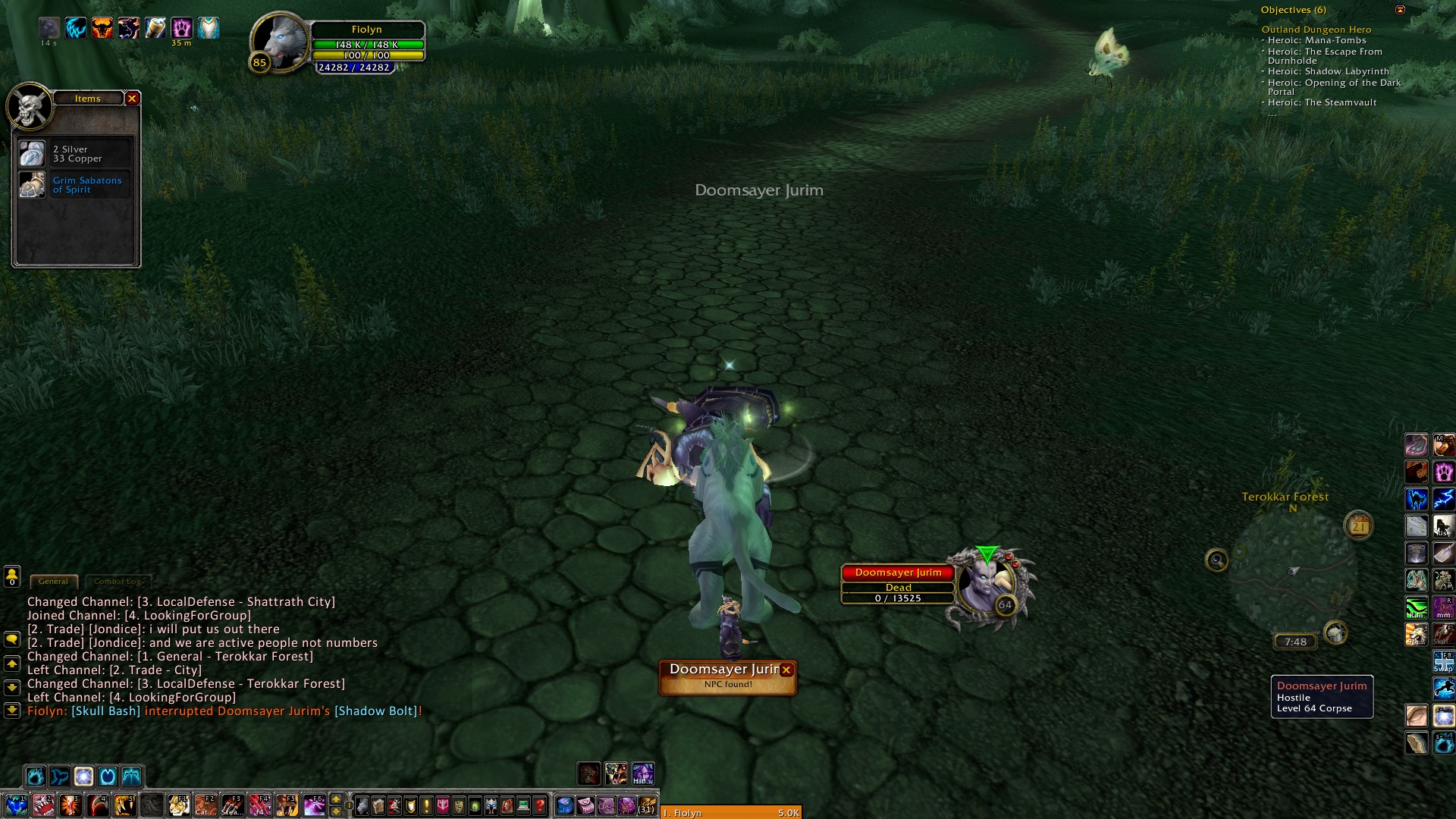Open the red question mark help menu
Image resolution: width=1456 pixels, height=819 pixels.
(539, 805)
